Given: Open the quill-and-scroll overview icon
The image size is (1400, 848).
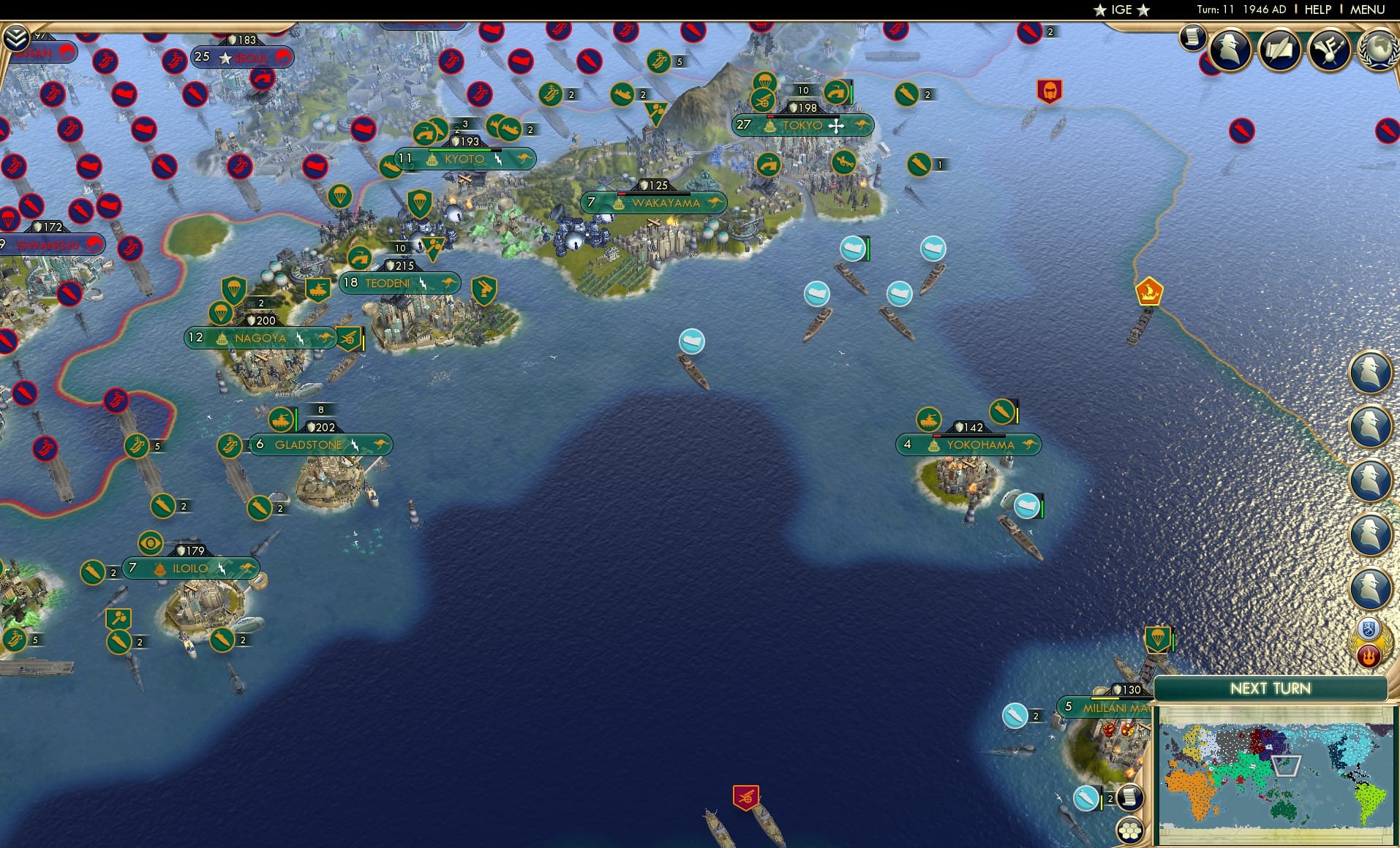Looking at the screenshot, I should tap(1279, 50).
